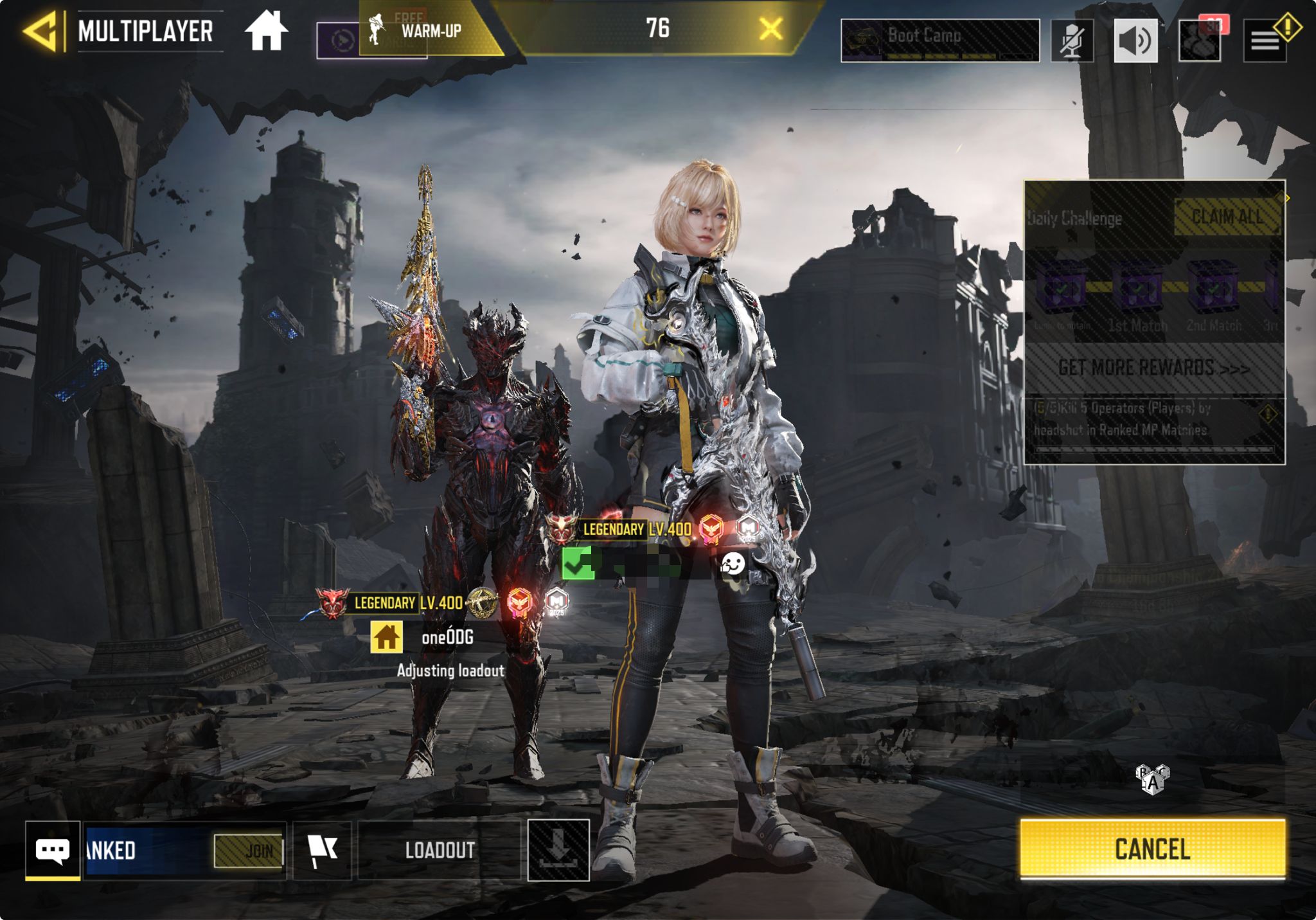The image size is (1316, 920).
Task: Toggle the muted microphone
Action: tap(1072, 41)
